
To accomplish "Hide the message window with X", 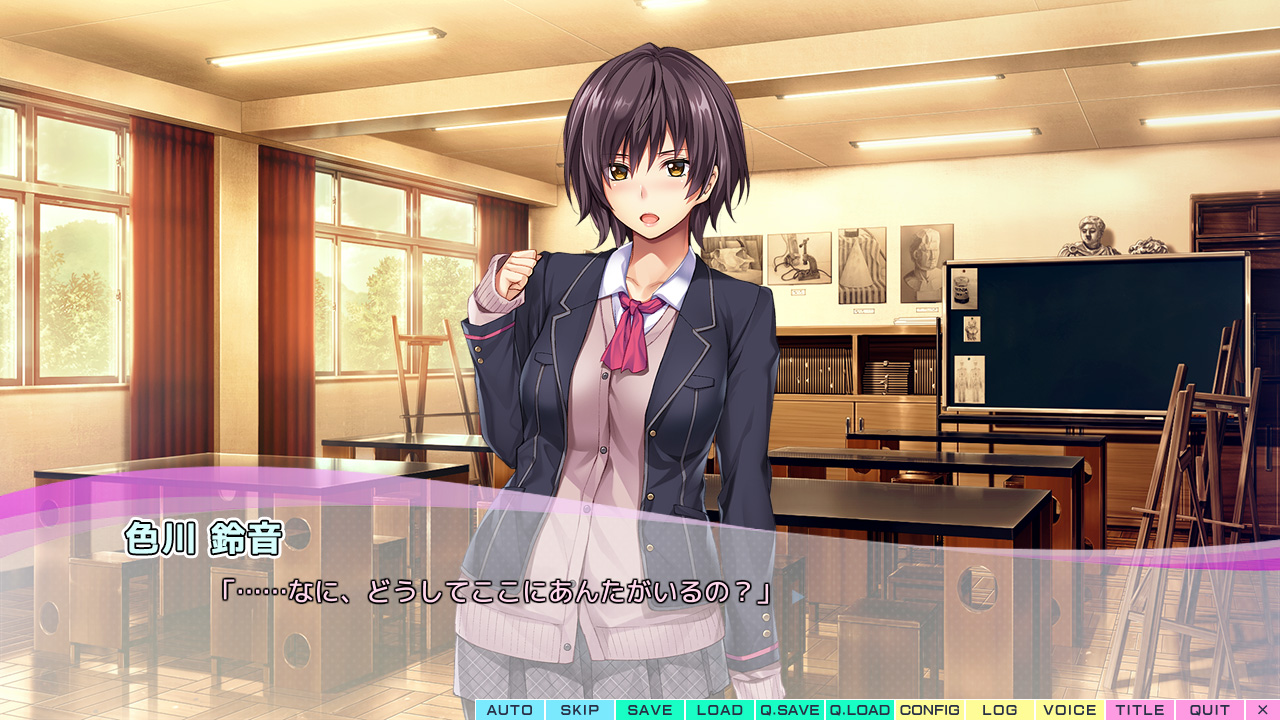I will pyautogui.click(x=1262, y=710).
